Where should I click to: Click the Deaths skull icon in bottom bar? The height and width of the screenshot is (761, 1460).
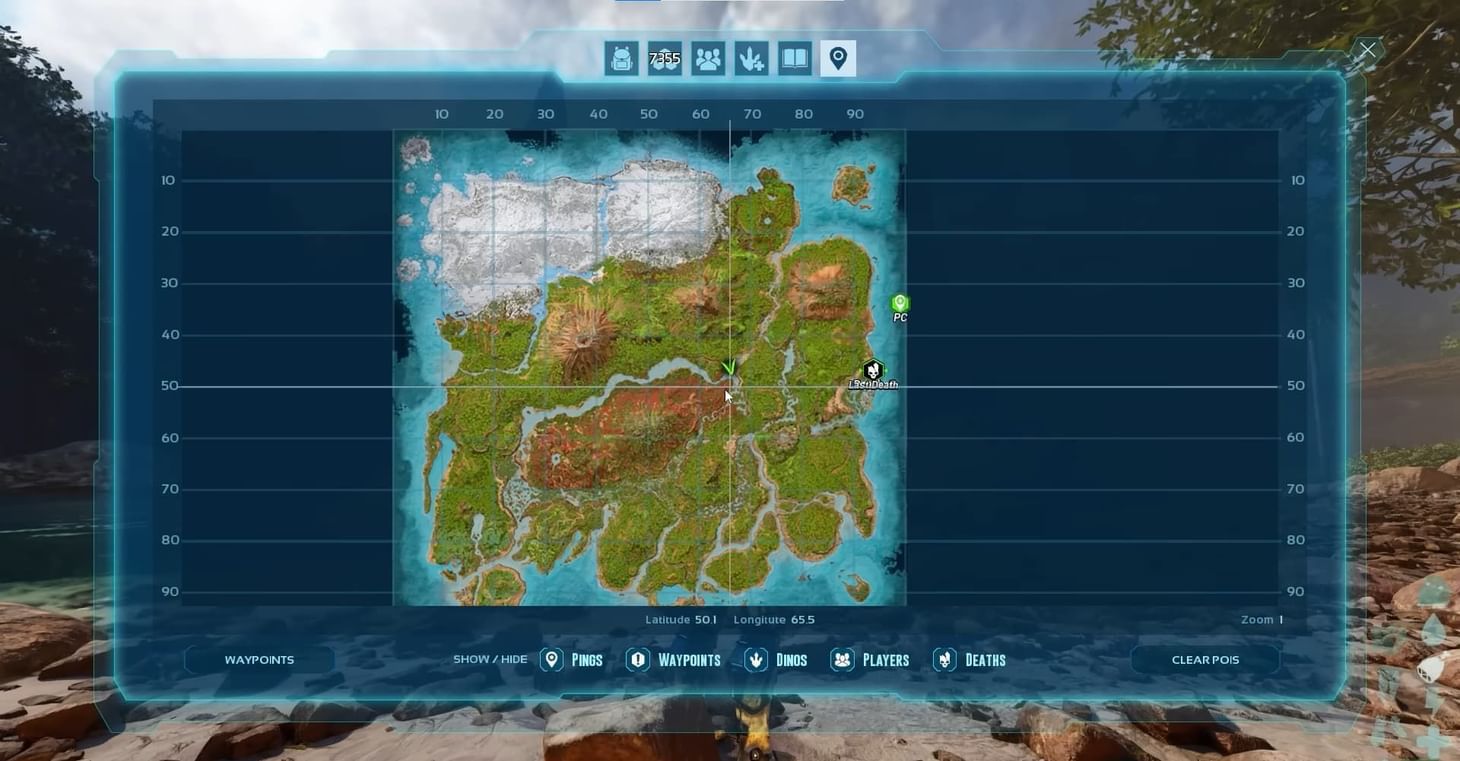(x=944, y=660)
